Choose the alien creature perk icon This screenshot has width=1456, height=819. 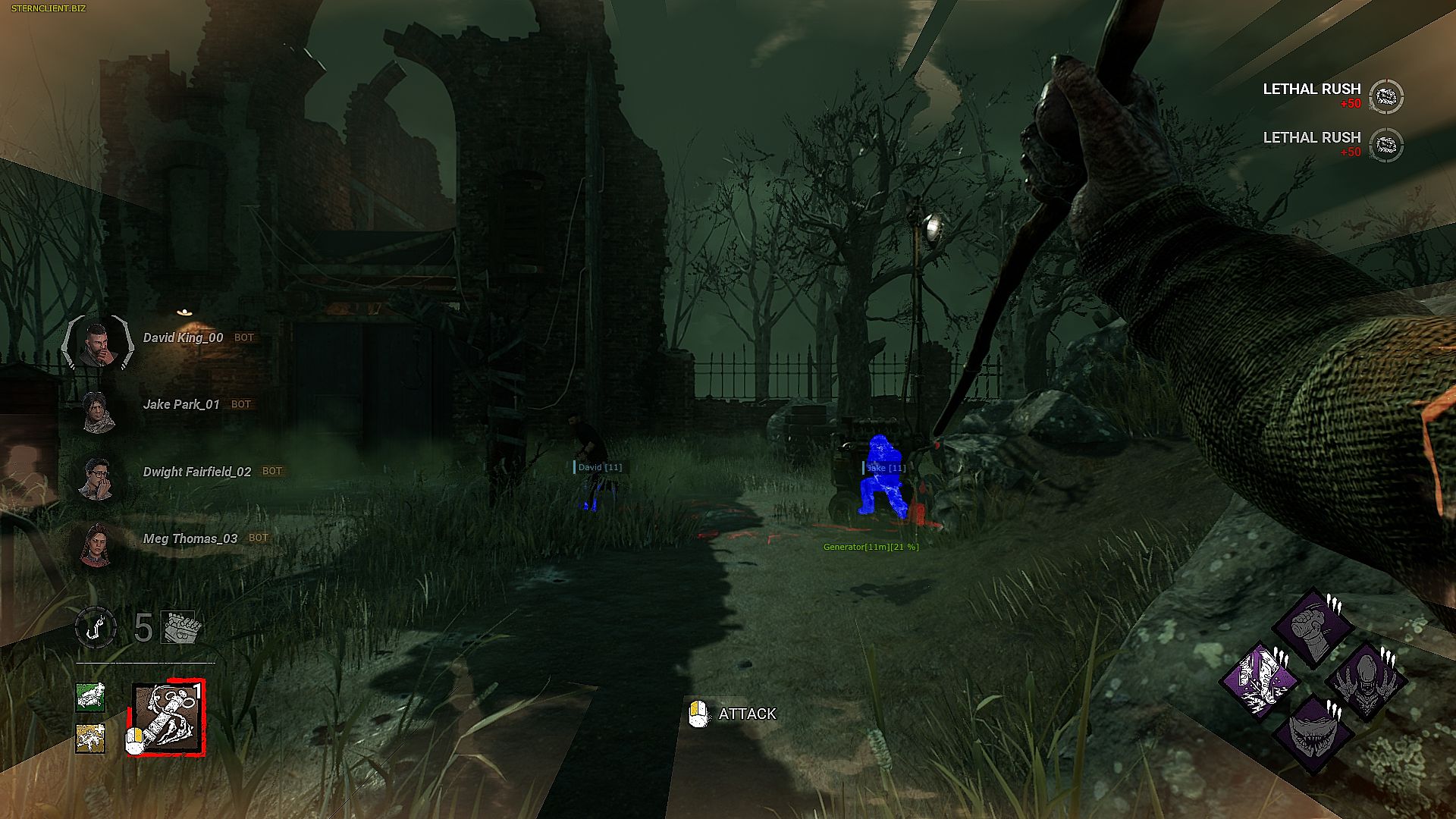pos(1366,680)
